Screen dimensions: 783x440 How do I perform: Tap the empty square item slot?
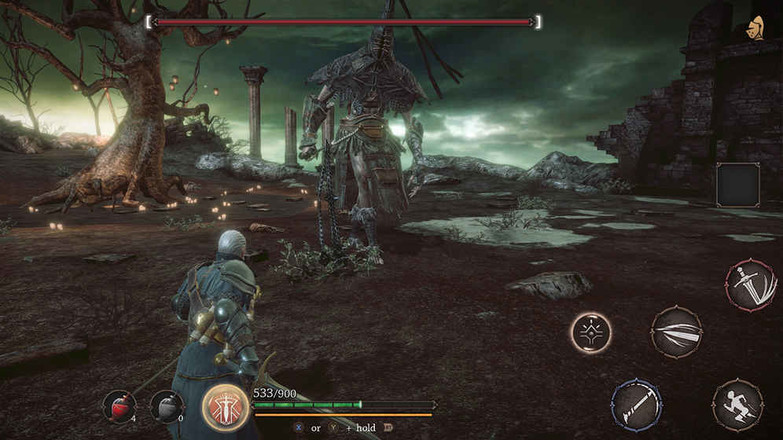click(x=738, y=185)
